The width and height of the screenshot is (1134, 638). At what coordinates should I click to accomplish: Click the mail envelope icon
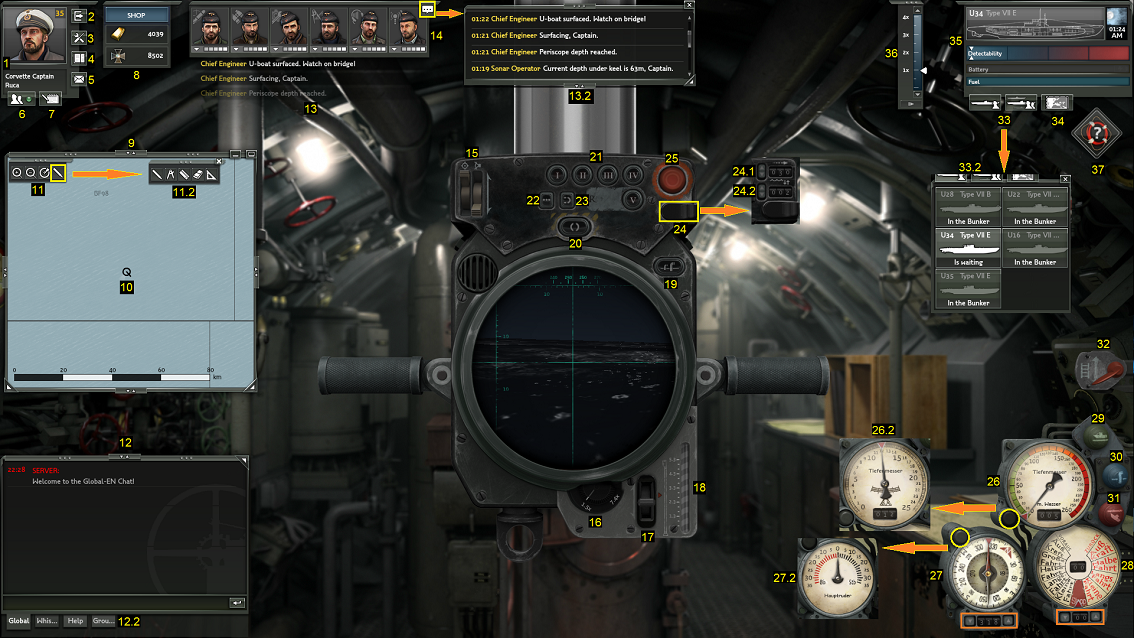78,80
